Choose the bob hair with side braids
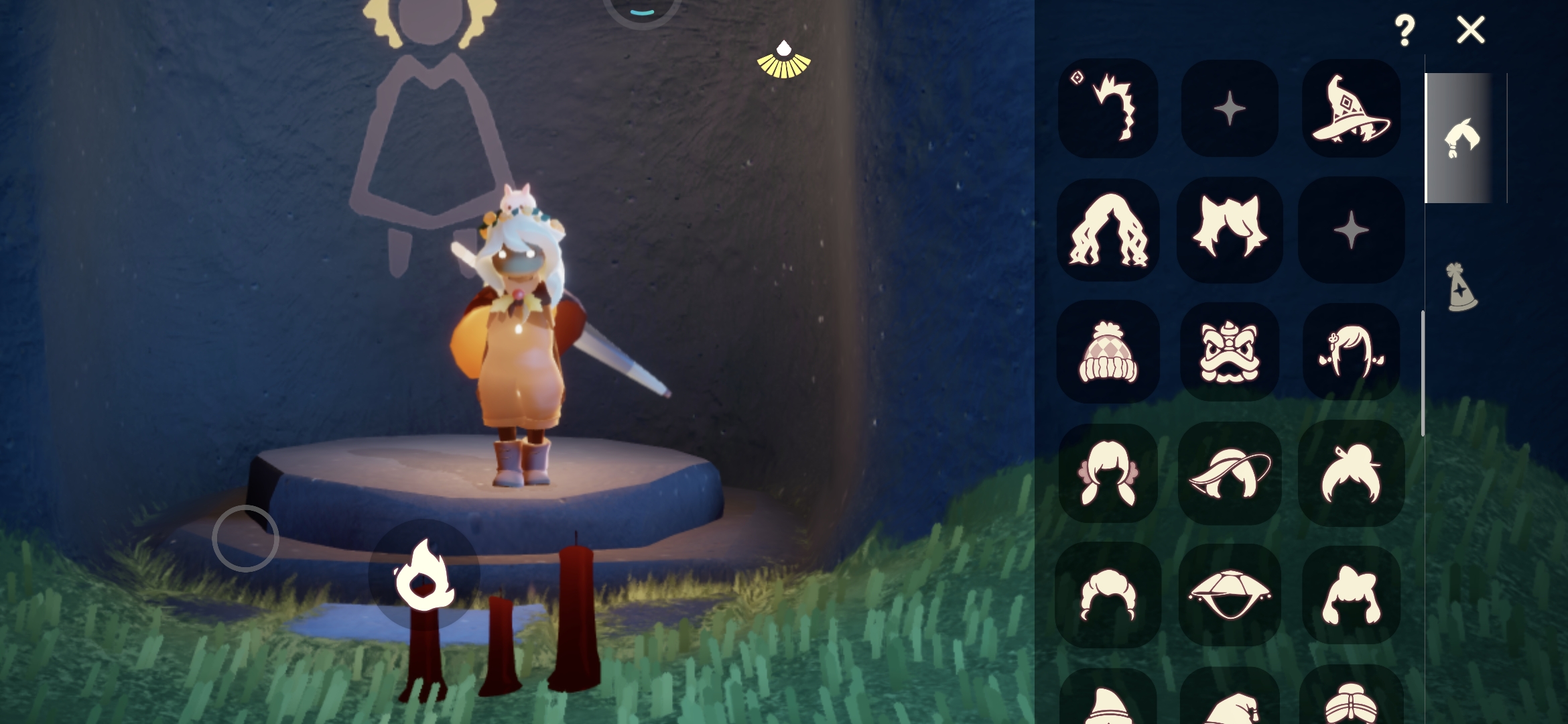The height and width of the screenshot is (724, 1568). point(1351,352)
